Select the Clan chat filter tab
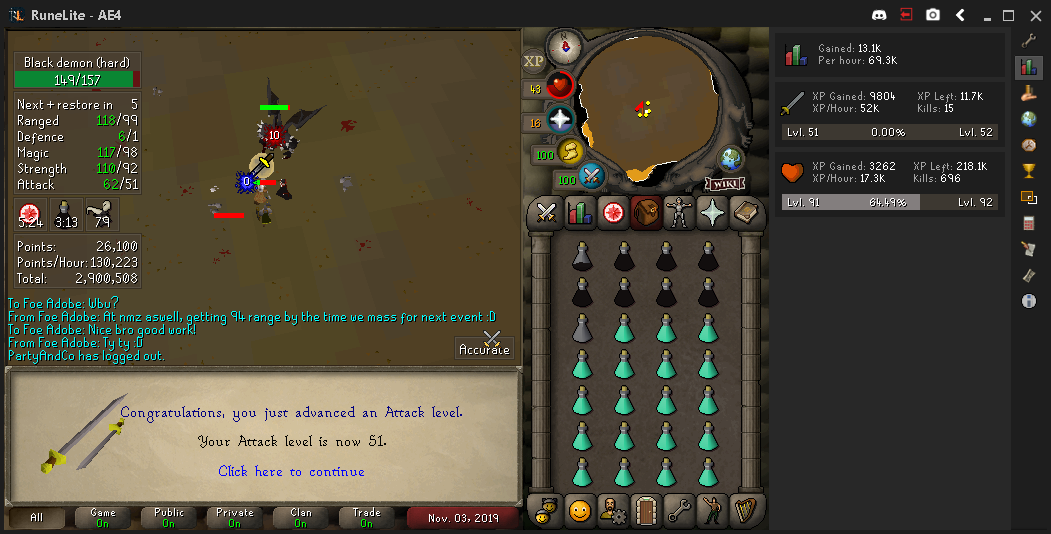Screen dimensions: 1051x534 tap(301, 517)
